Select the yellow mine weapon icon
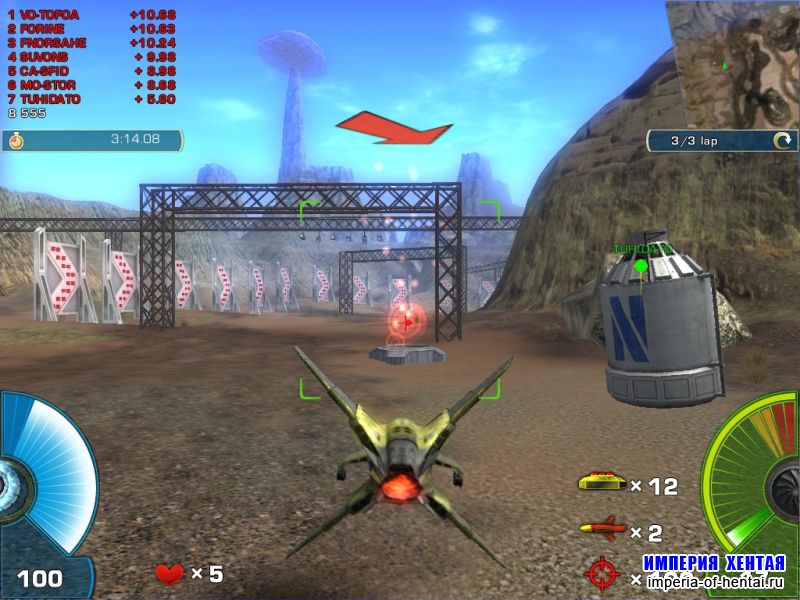 click(600, 484)
